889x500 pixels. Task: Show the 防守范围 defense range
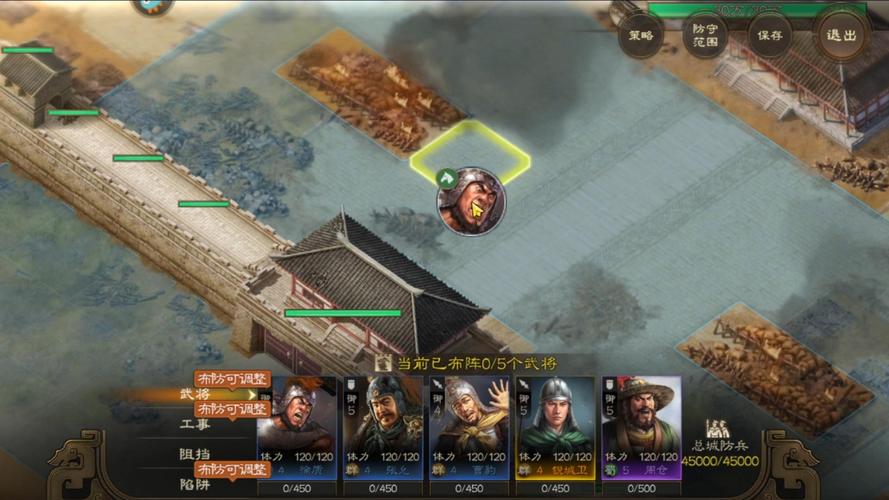706,35
